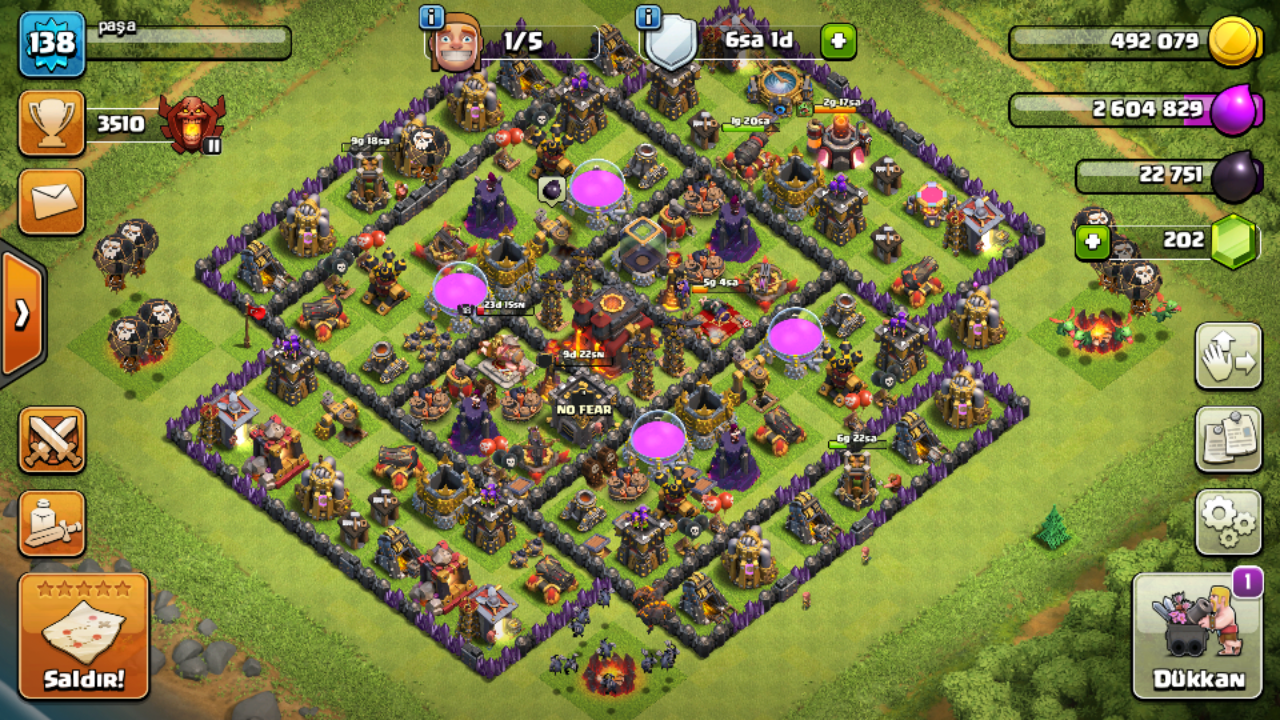Show shield info button
This screenshot has width=1280, height=720.
[648, 17]
